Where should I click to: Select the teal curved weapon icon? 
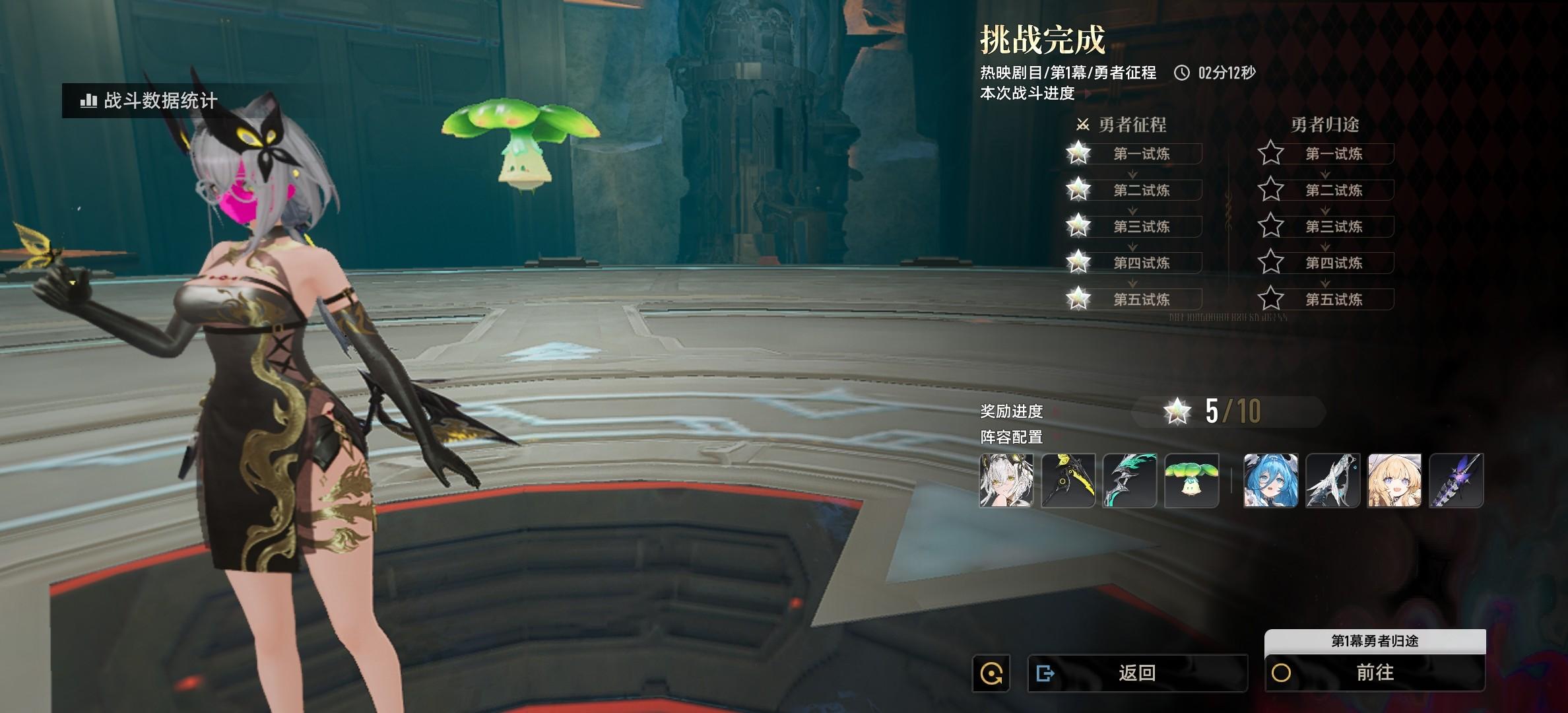click(x=1130, y=481)
